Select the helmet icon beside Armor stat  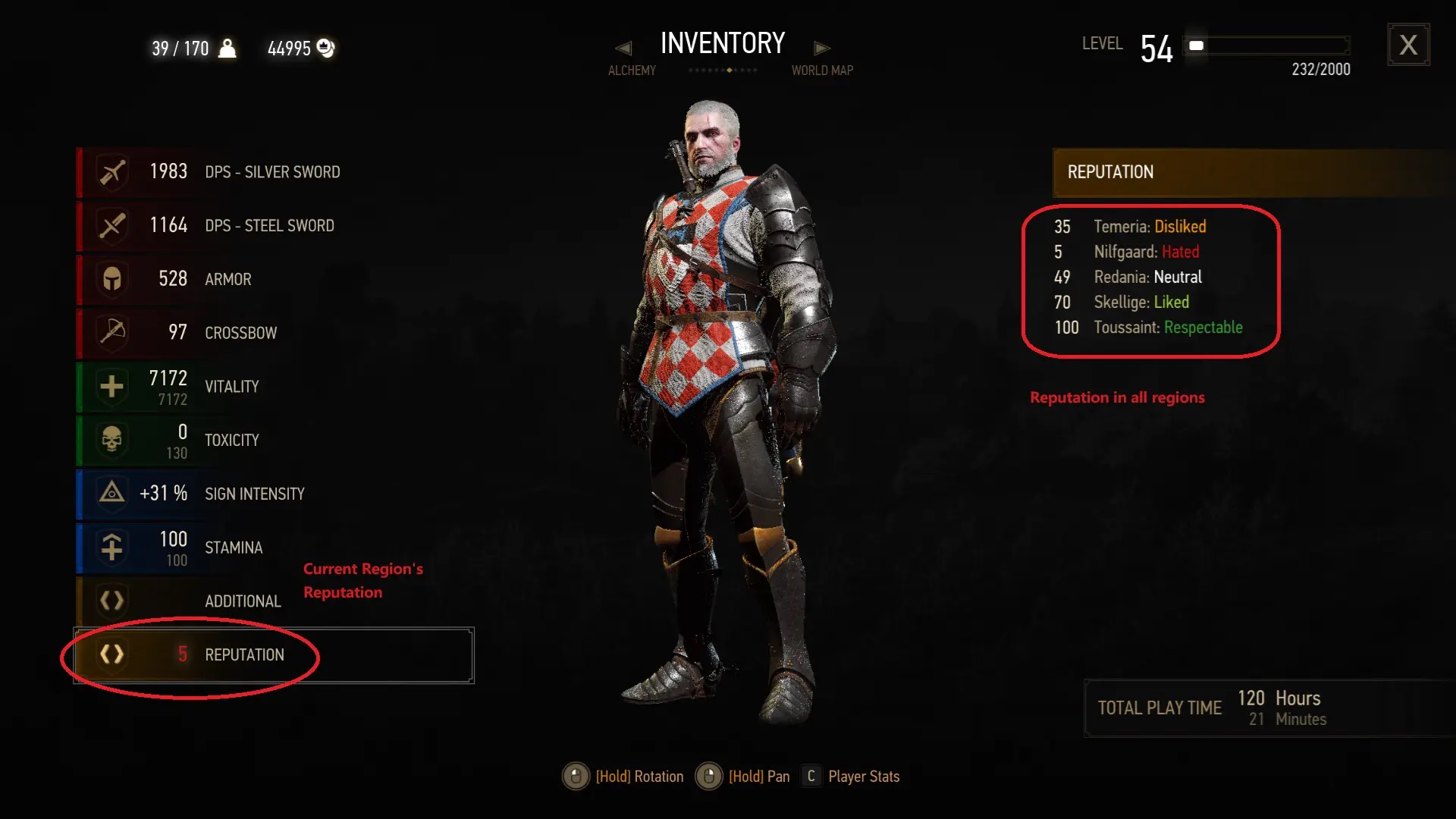point(111,279)
